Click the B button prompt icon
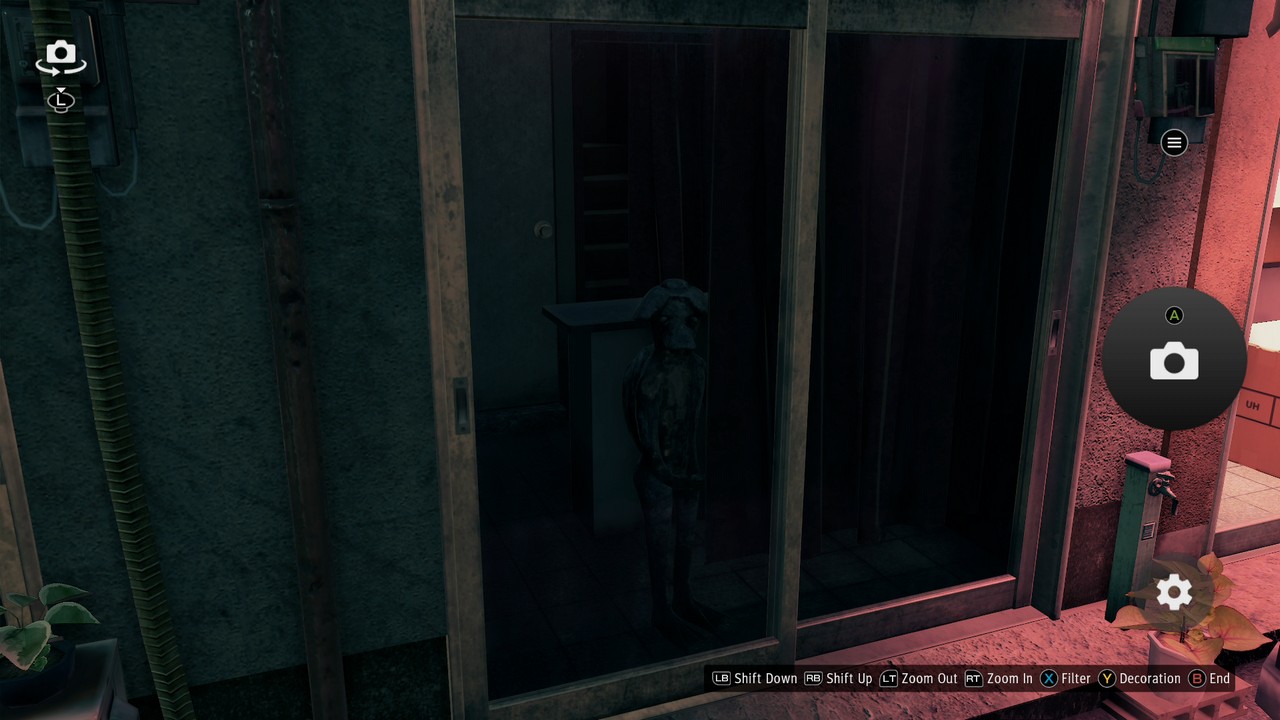 (x=1196, y=678)
